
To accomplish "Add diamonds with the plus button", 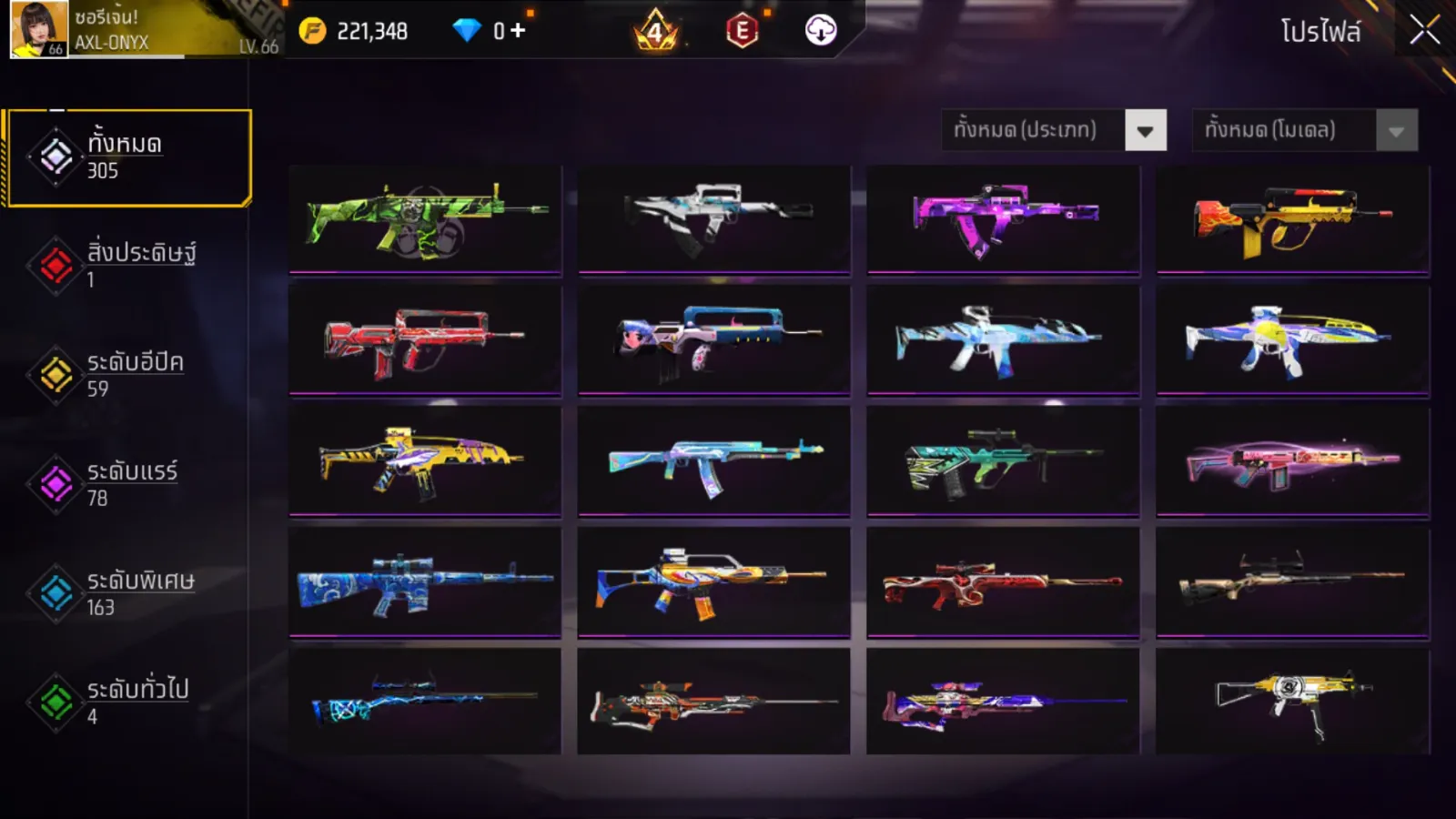I will [x=518, y=31].
